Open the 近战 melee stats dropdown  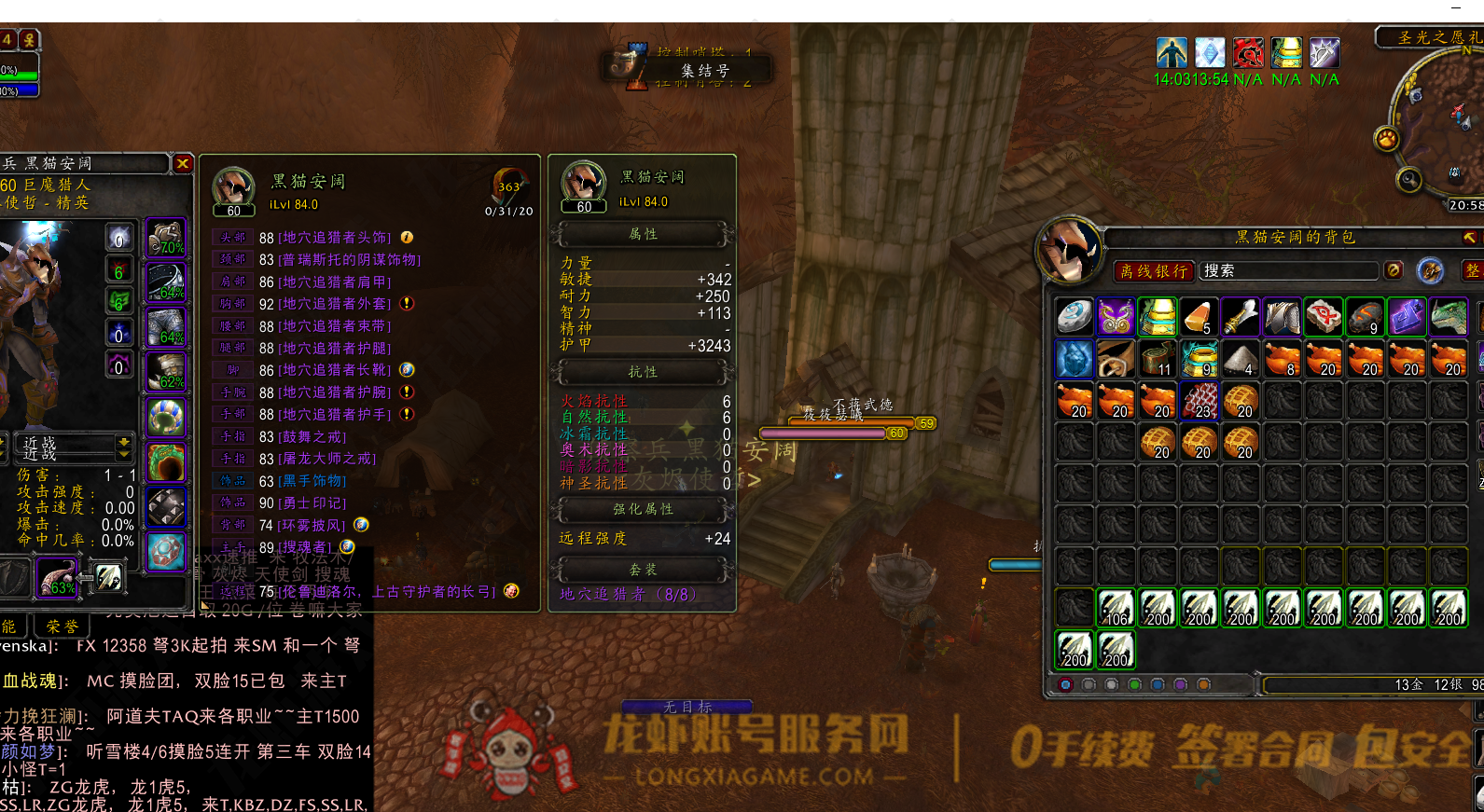(x=124, y=447)
